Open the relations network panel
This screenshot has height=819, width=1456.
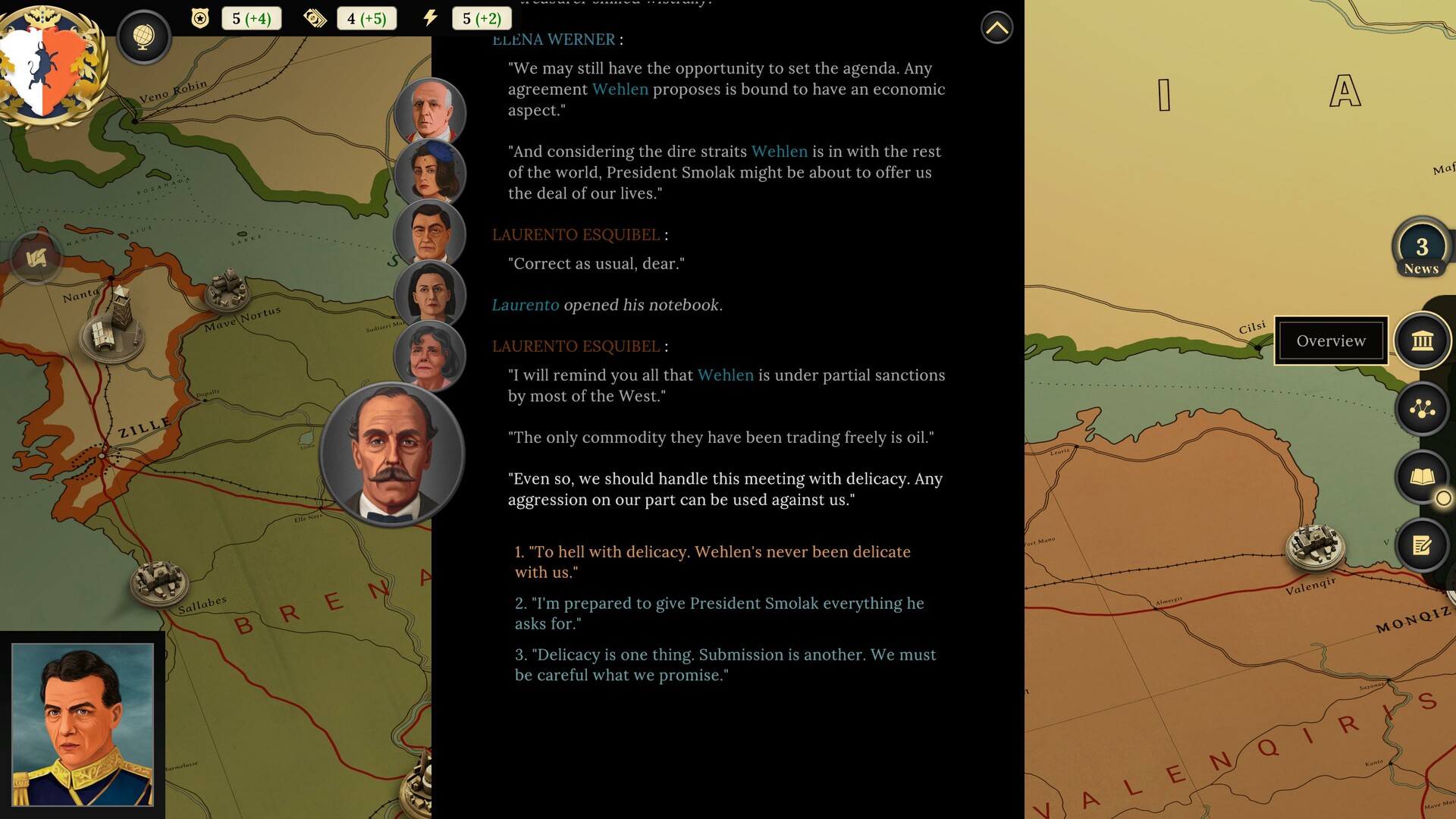(x=1422, y=408)
